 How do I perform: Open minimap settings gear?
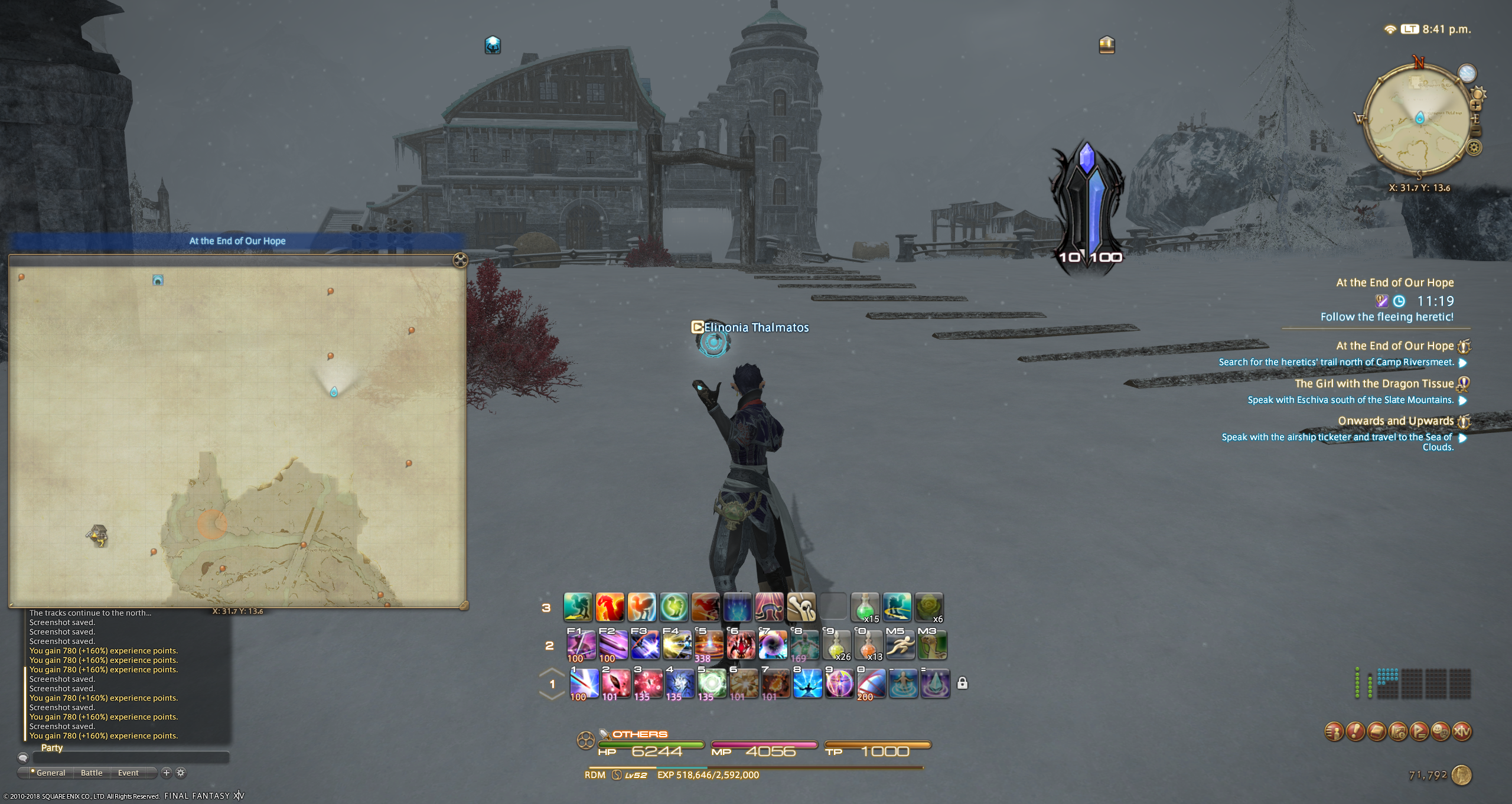1474,147
